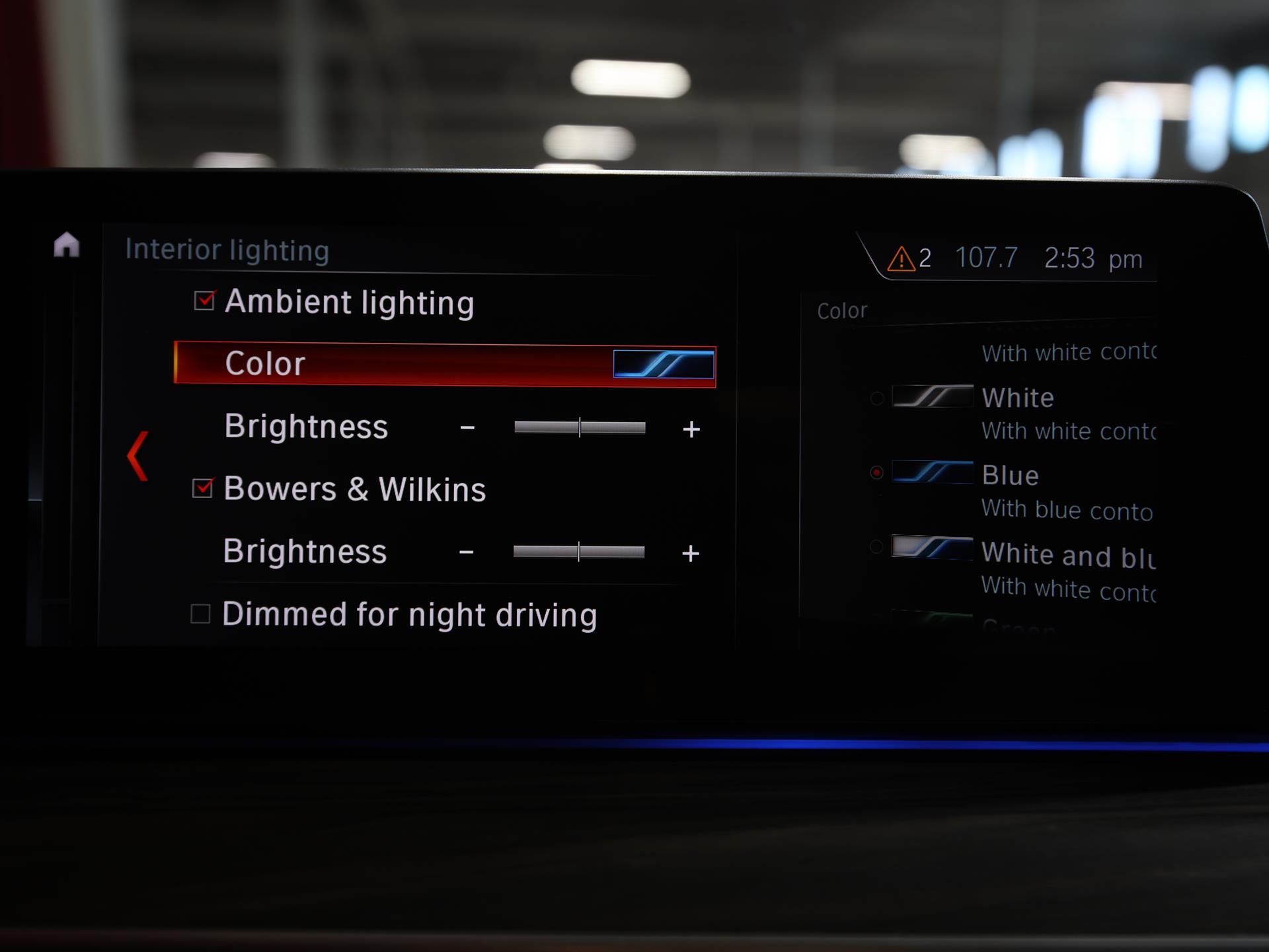1269x952 pixels.
Task: Adjust the ambient lighting brightness slider
Action: coord(580,428)
